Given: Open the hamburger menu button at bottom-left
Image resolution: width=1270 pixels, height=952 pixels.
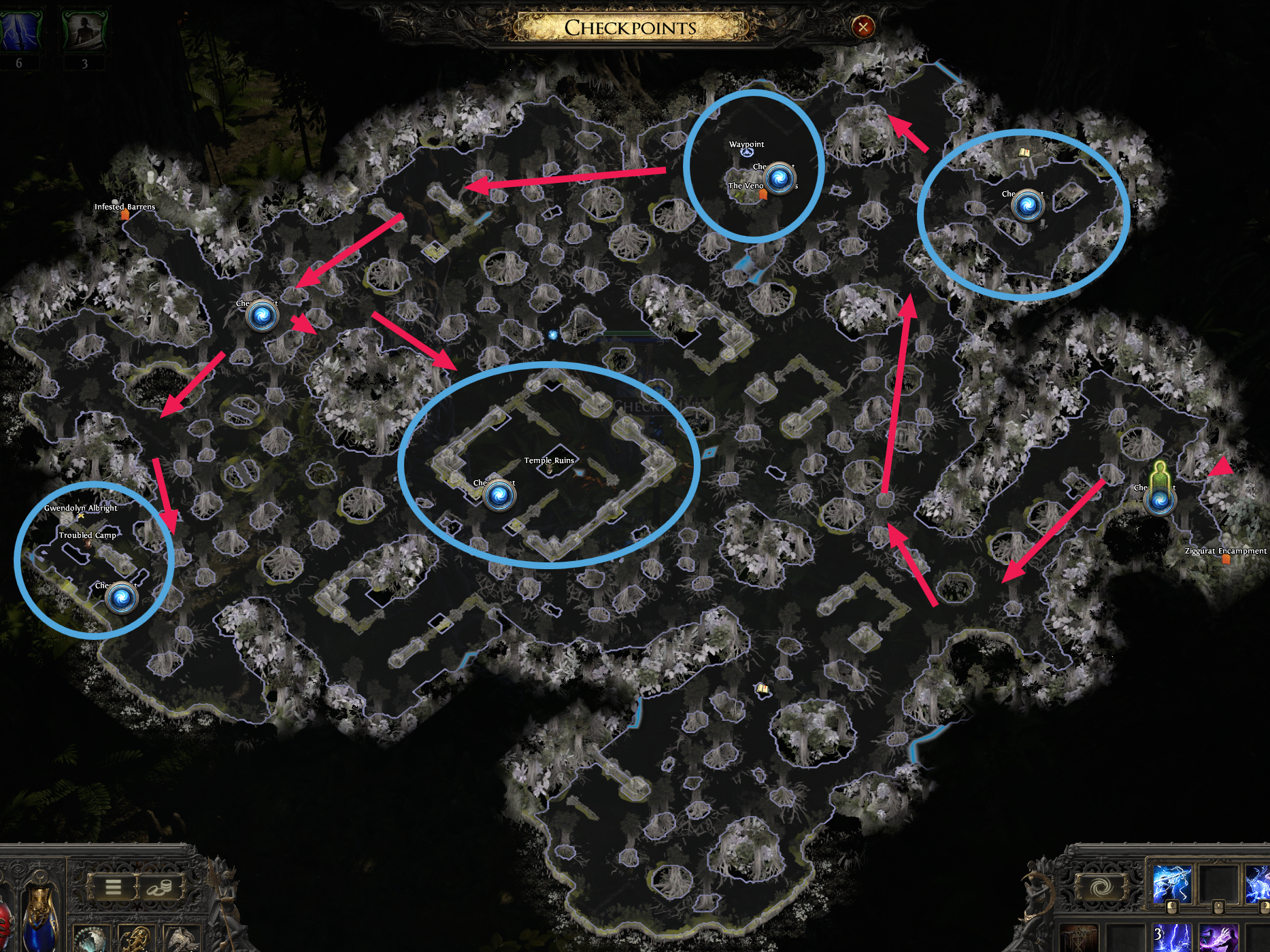Looking at the screenshot, I should click(x=113, y=887).
